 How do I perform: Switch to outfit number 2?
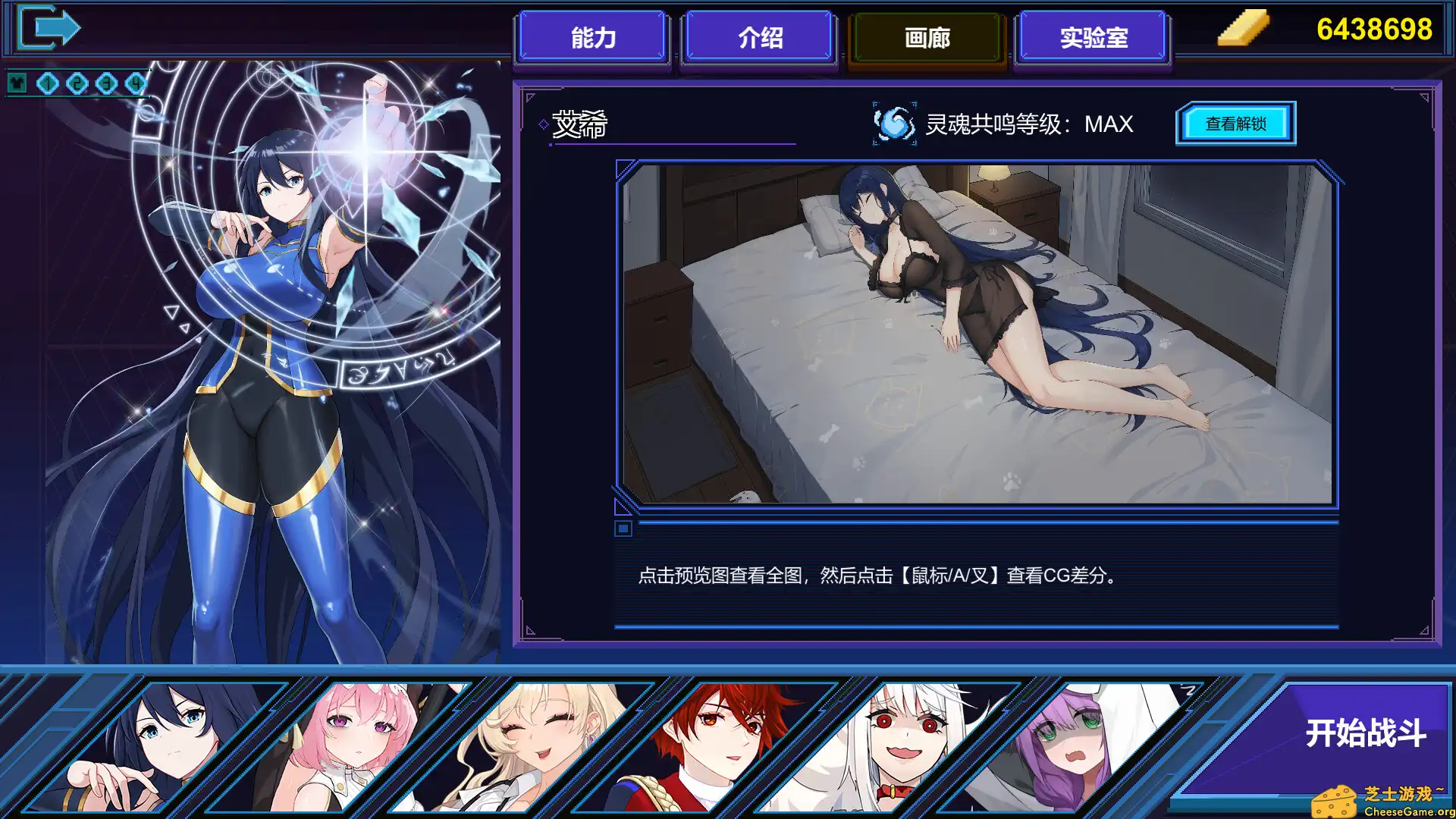click(76, 82)
